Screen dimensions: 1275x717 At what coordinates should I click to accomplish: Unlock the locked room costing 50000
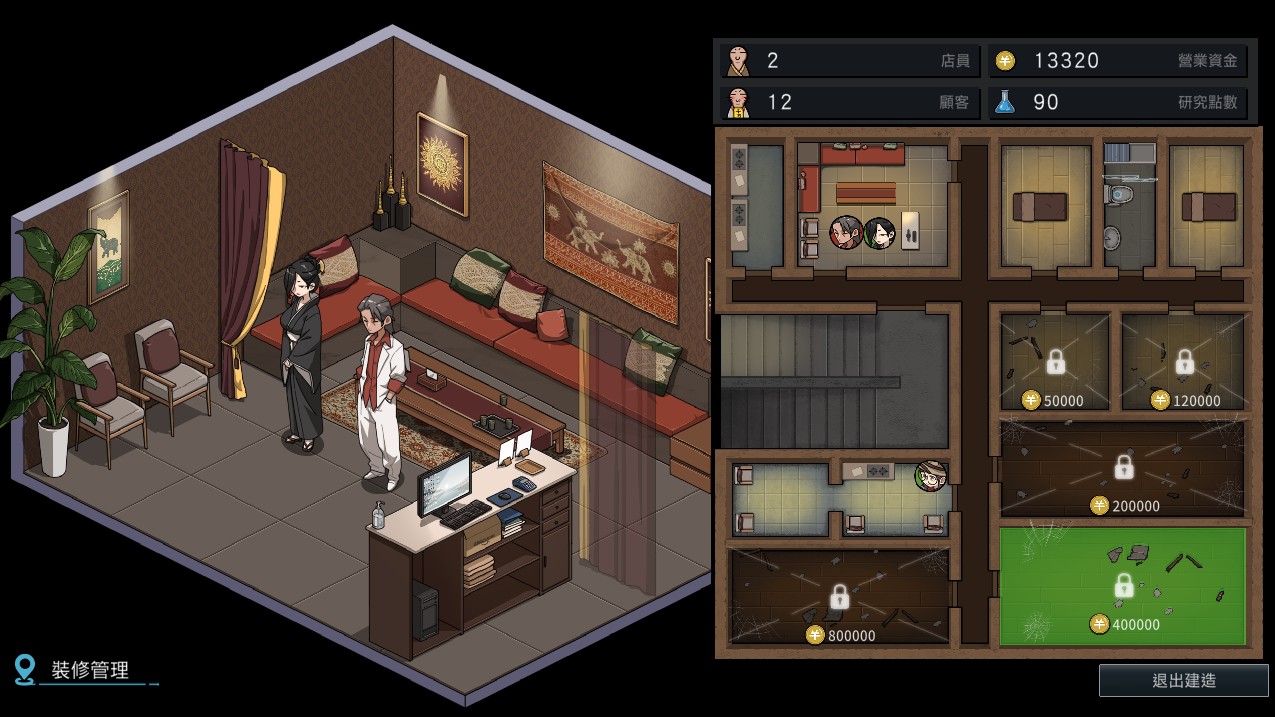point(1055,362)
